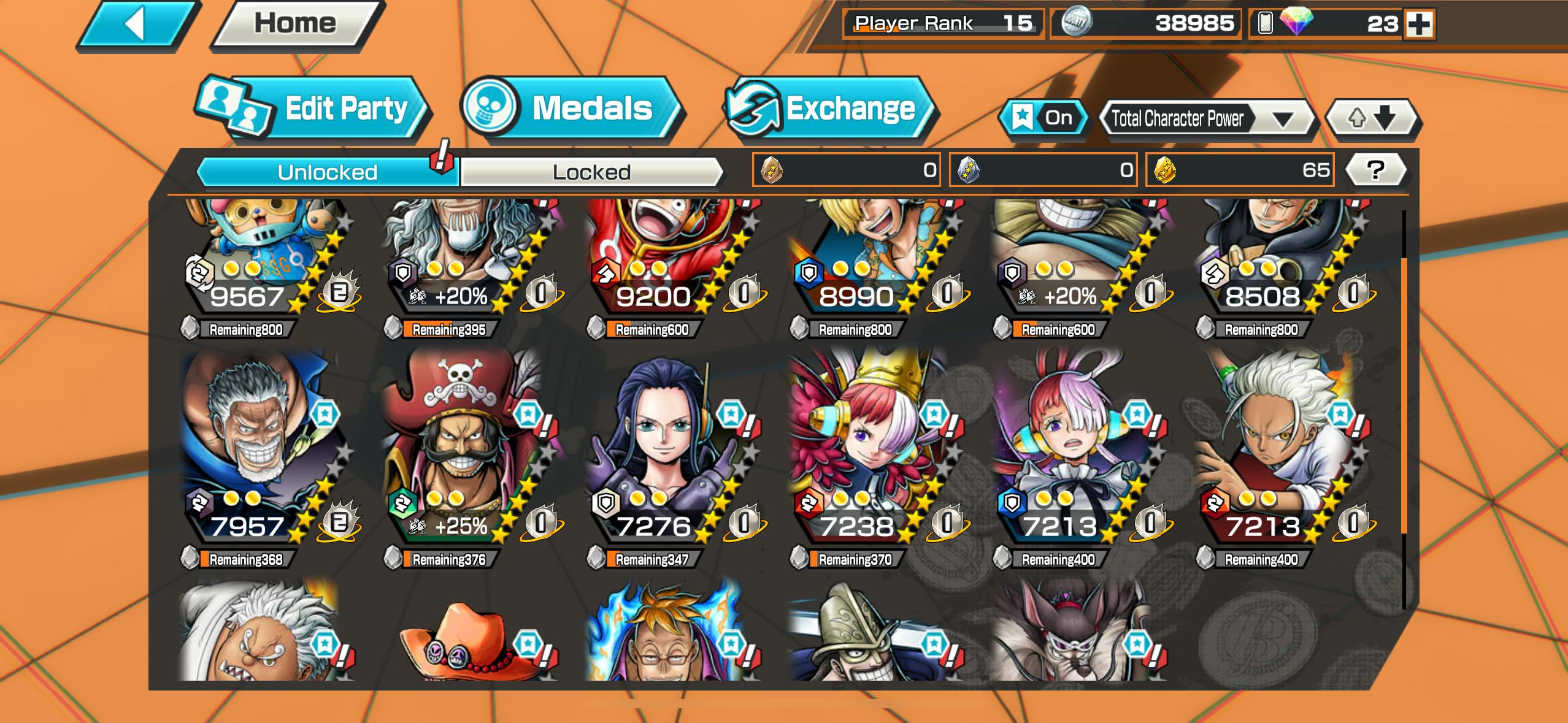Select Zoro character with 8508 power

(1279, 258)
